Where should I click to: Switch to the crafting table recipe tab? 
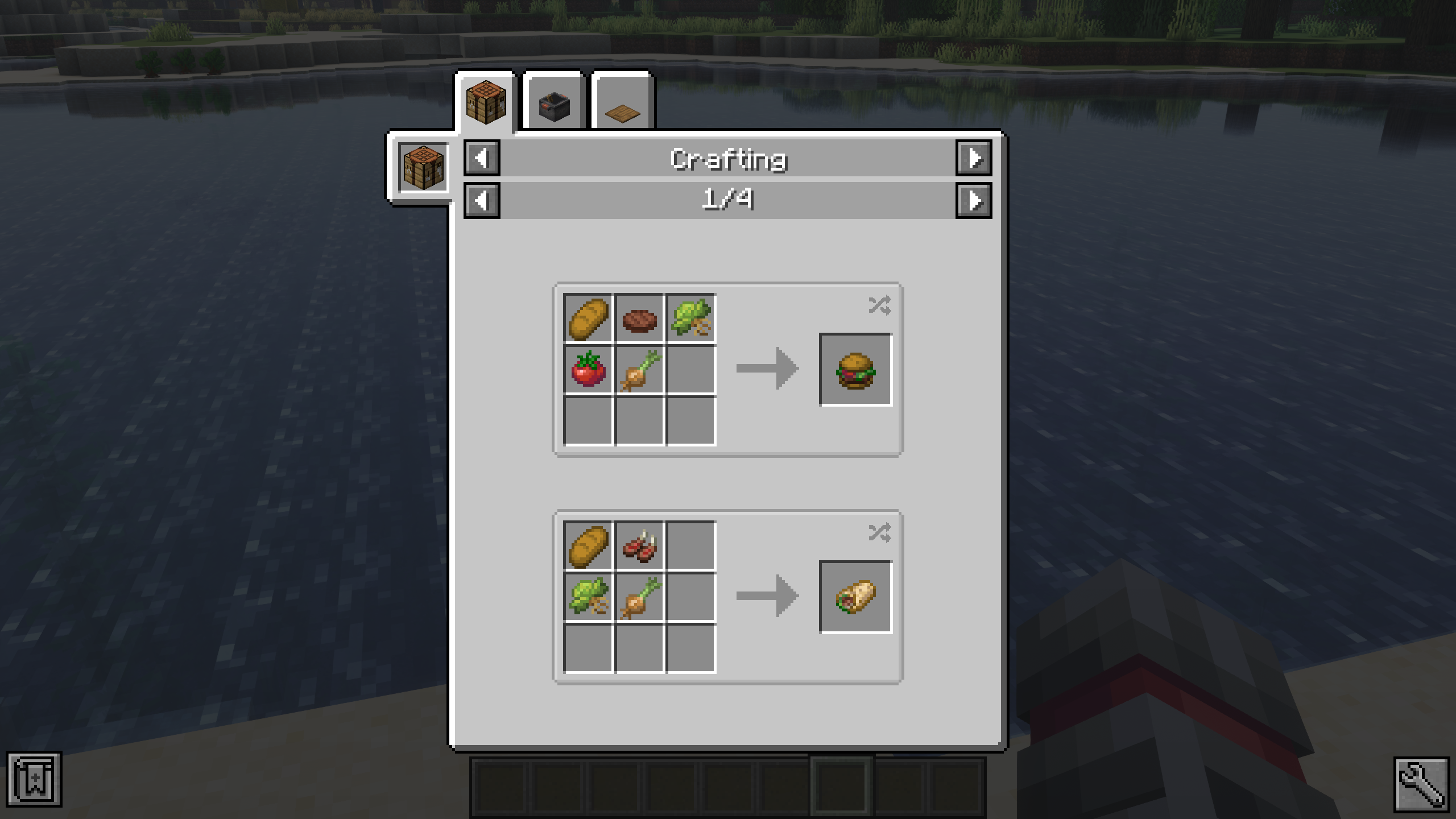(x=485, y=102)
